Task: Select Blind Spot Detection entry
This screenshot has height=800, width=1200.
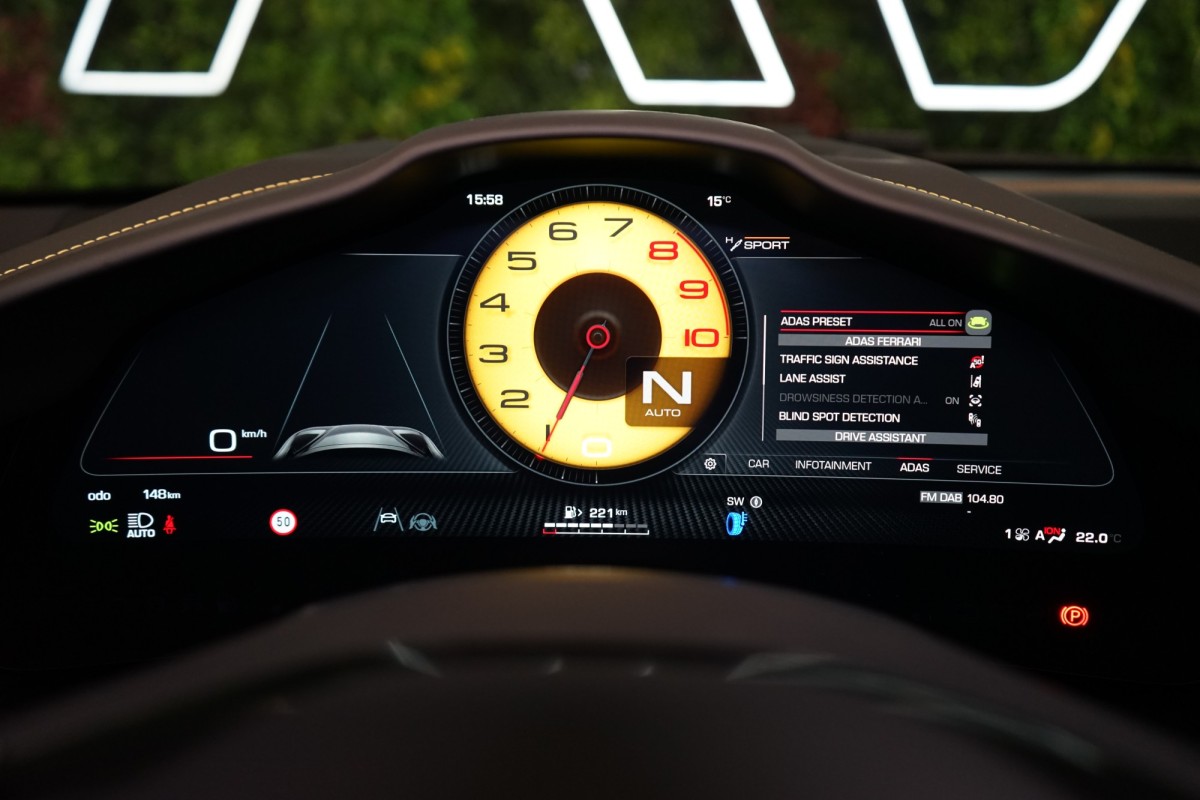Action: 839,418
